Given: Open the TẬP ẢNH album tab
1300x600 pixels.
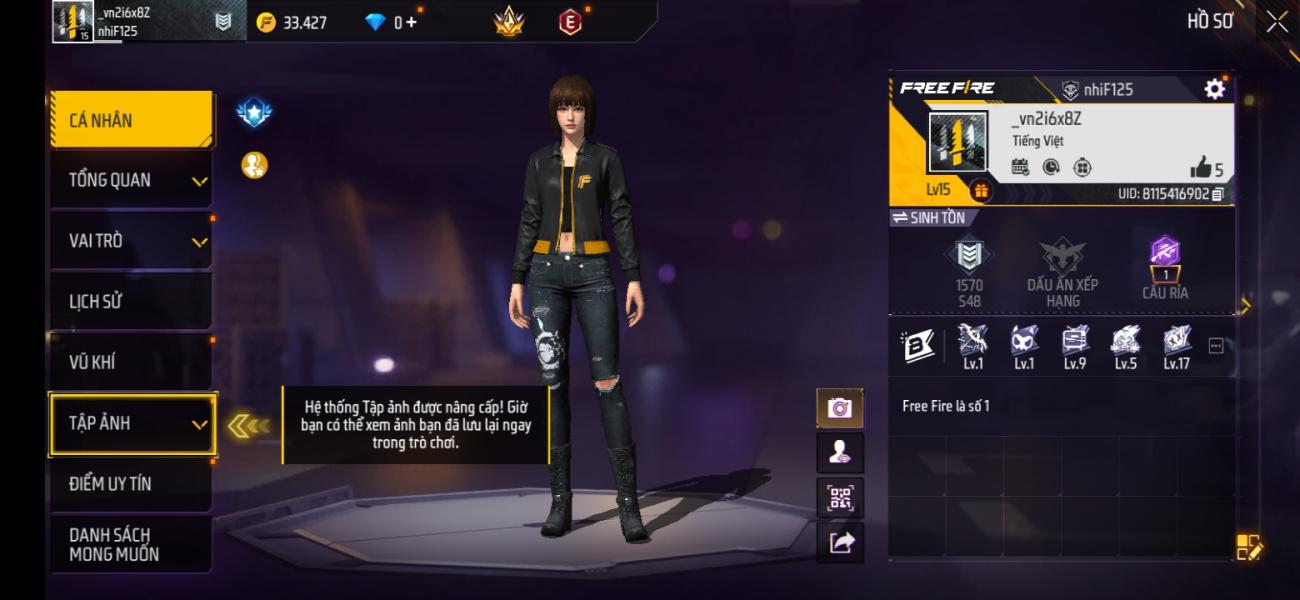Looking at the screenshot, I should click(x=131, y=423).
